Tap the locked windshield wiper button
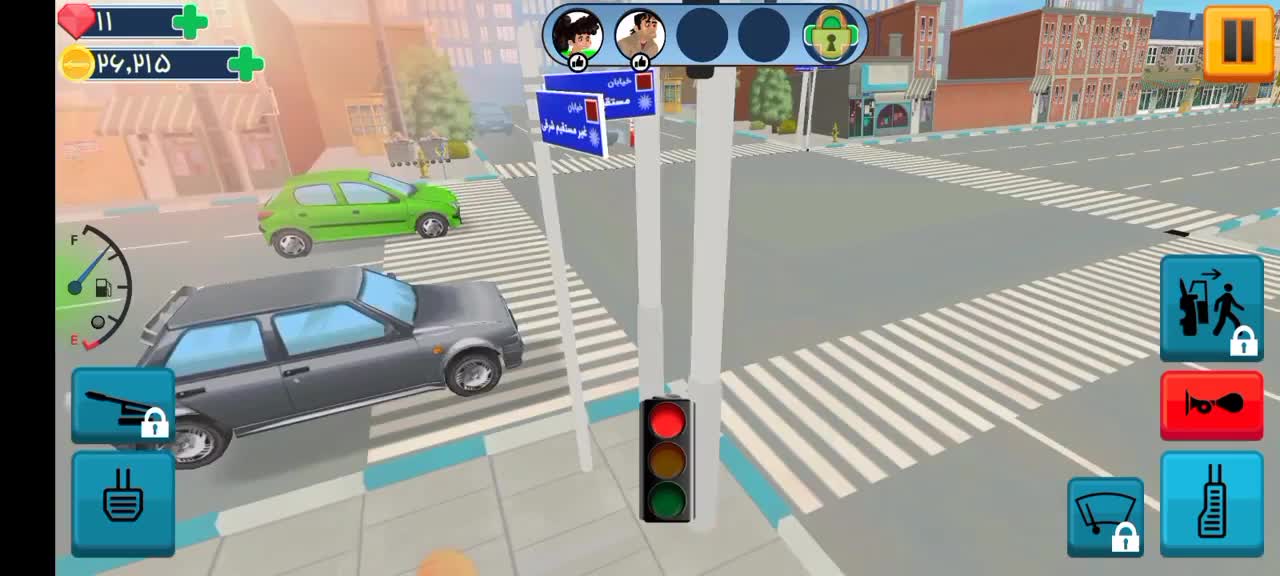 [x=1105, y=516]
